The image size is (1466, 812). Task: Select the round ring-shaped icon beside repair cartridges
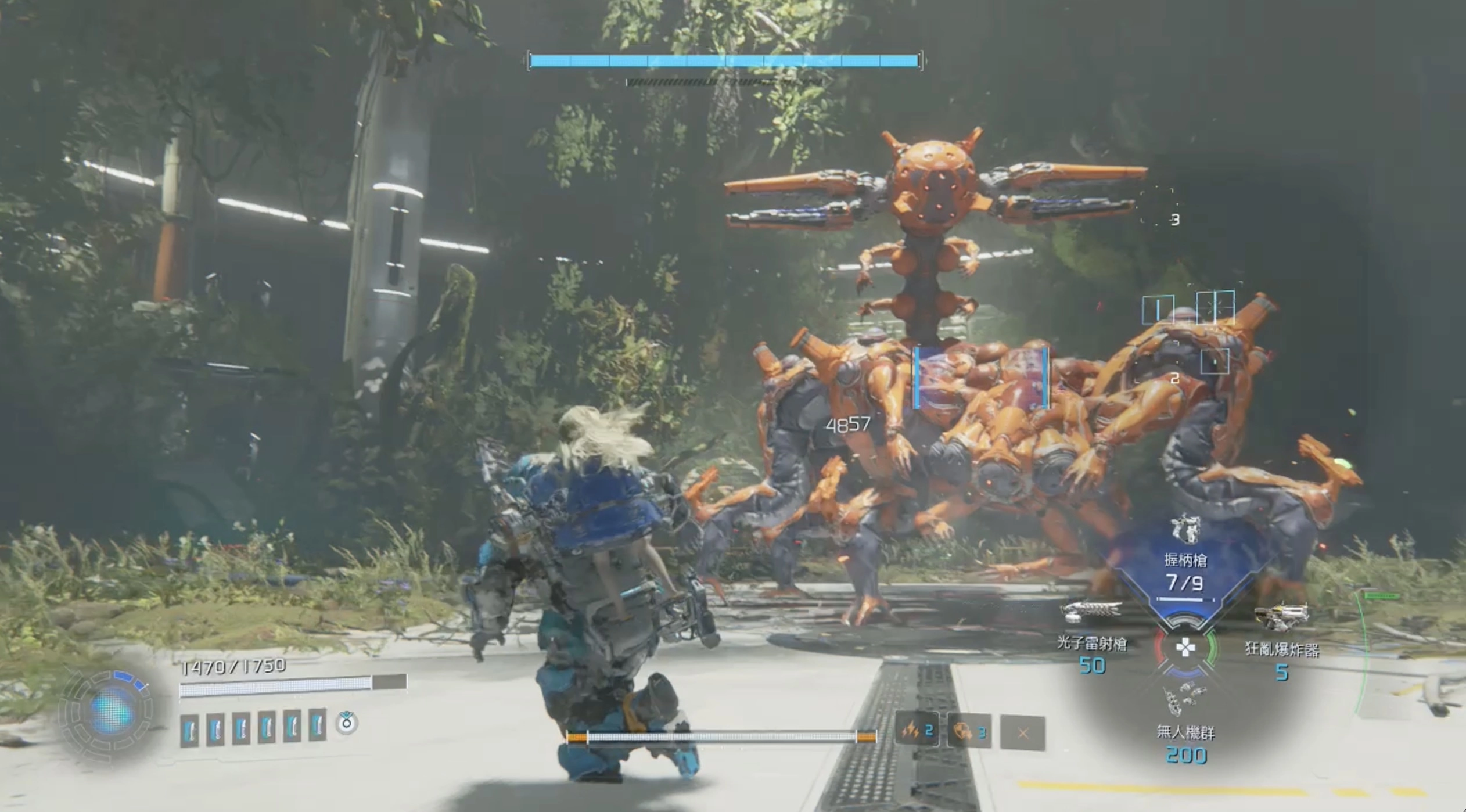point(347,723)
